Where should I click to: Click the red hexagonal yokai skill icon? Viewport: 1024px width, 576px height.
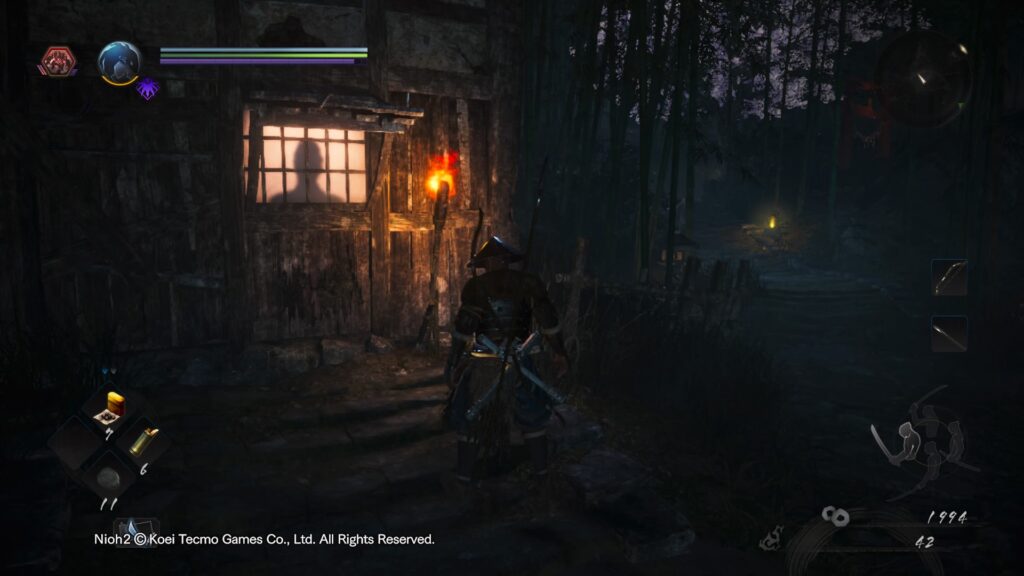[x=57, y=62]
